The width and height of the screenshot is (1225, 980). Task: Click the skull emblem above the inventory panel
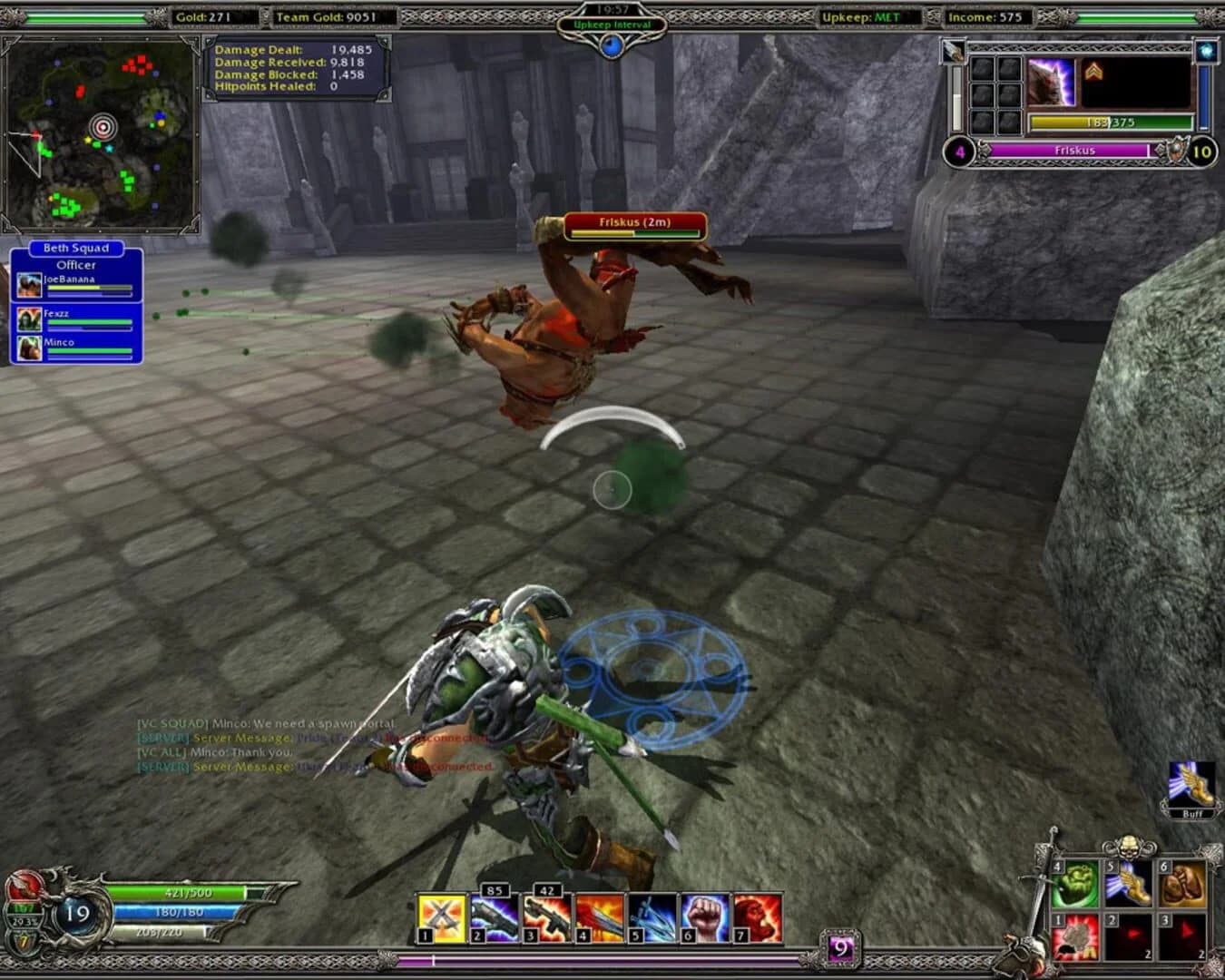click(1128, 848)
